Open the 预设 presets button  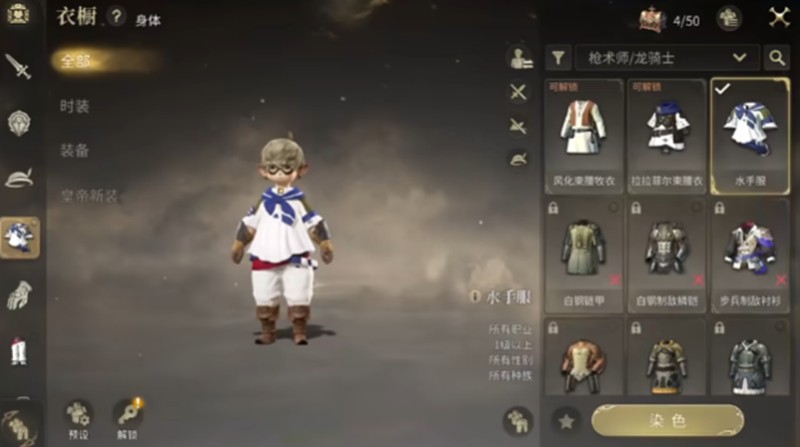[79, 417]
